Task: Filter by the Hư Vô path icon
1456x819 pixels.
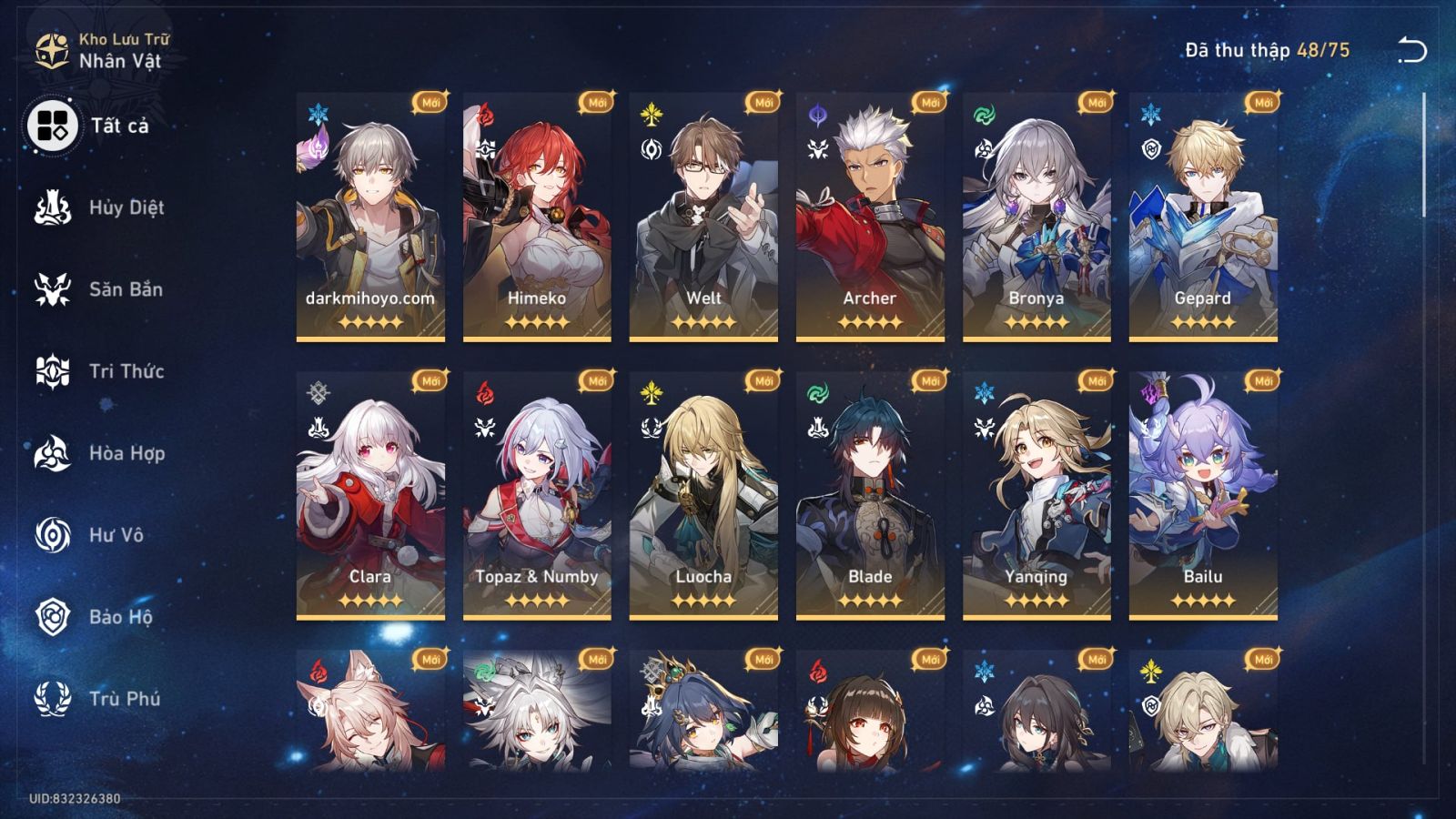Action: tap(53, 535)
